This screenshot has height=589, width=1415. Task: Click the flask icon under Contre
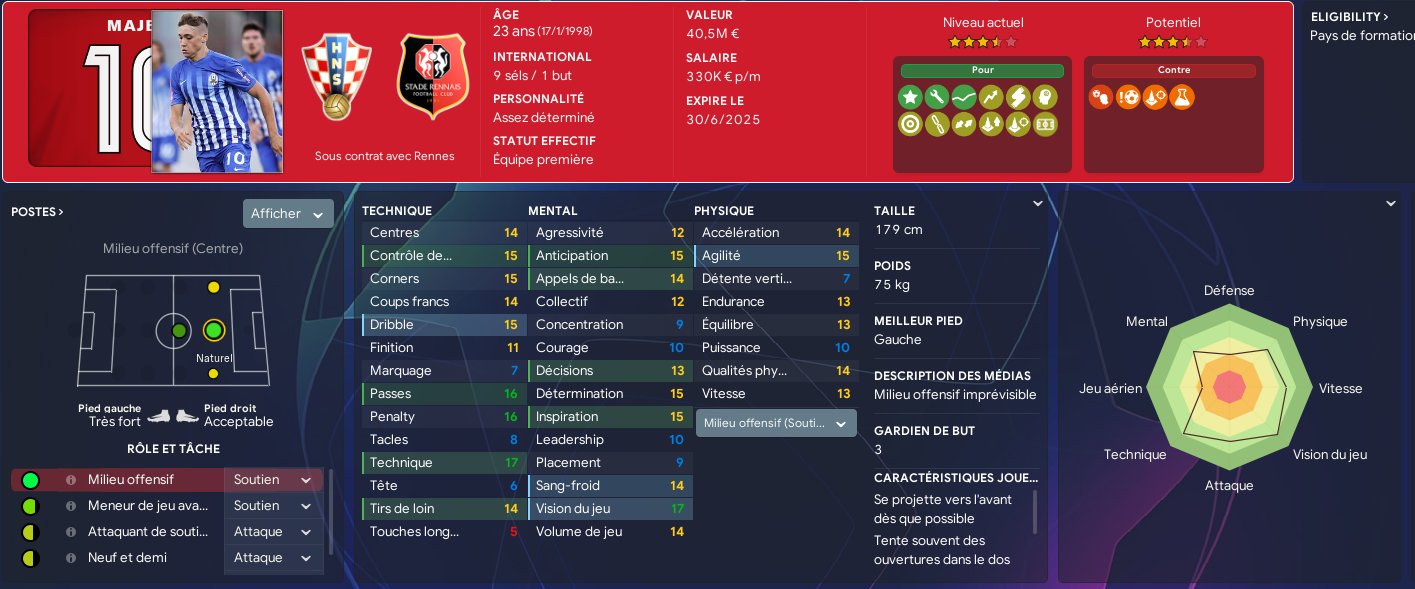pyautogui.click(x=1181, y=97)
